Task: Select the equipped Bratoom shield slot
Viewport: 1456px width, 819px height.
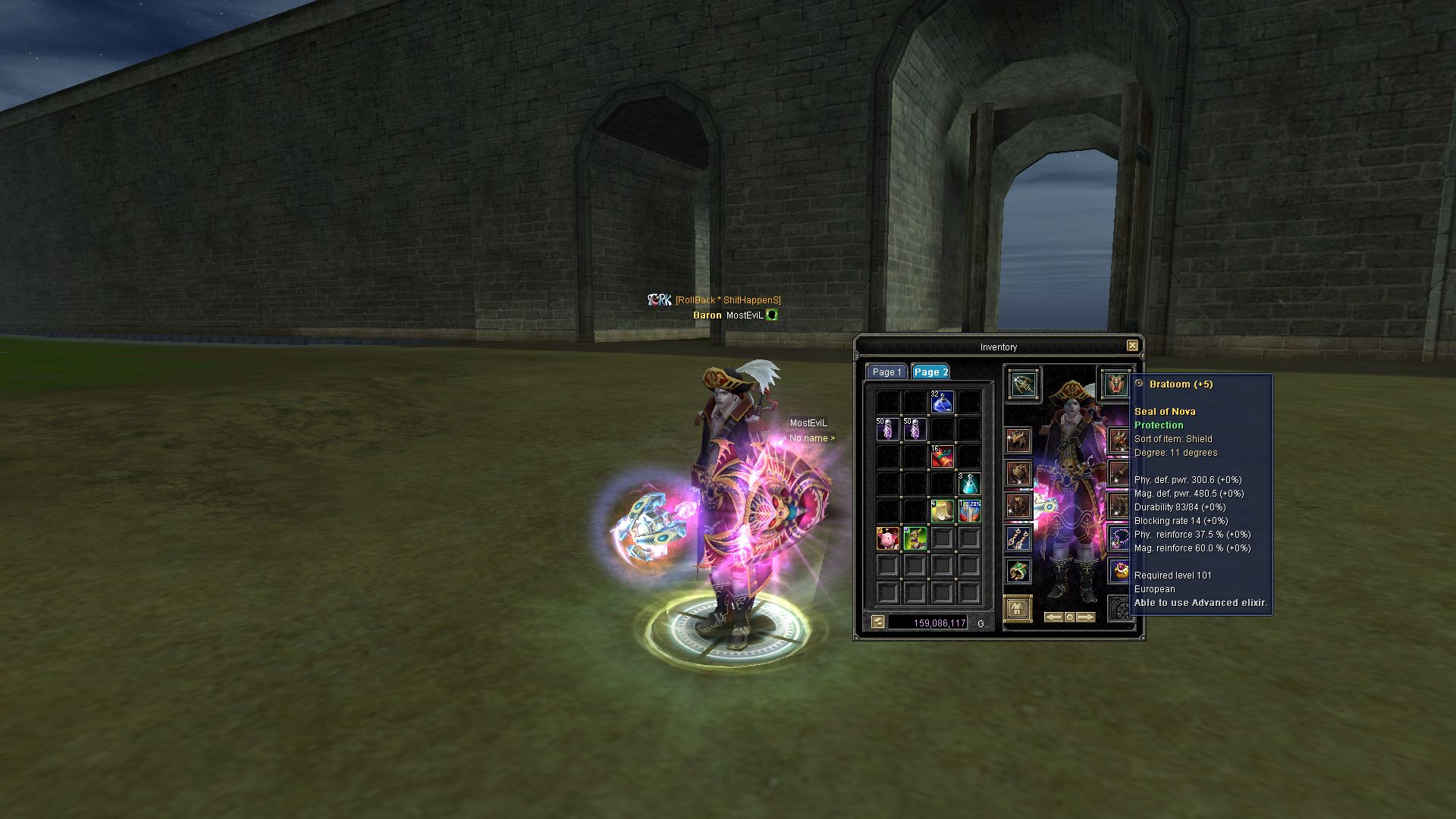Action: (1115, 384)
